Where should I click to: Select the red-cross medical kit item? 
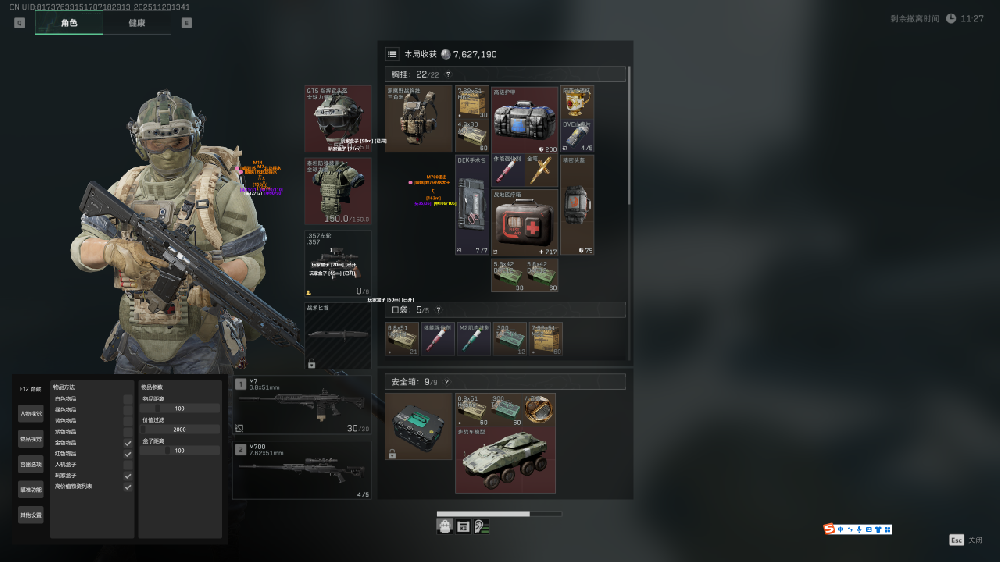[x=524, y=222]
